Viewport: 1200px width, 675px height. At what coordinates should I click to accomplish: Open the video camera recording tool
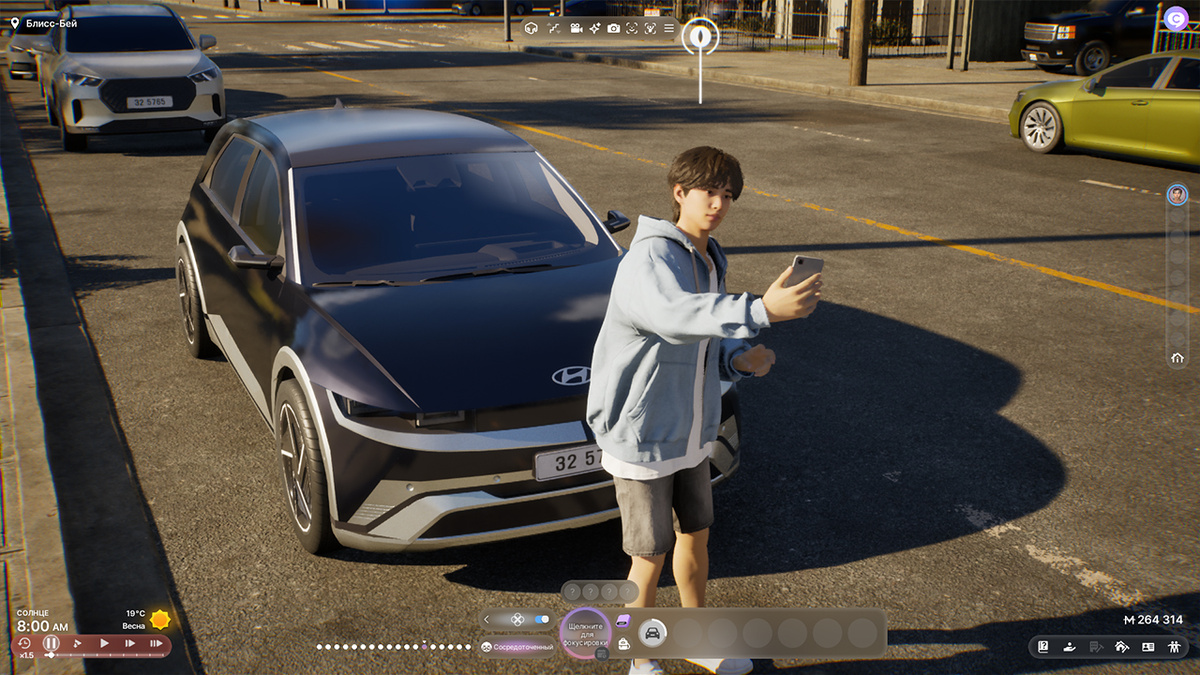(x=576, y=28)
